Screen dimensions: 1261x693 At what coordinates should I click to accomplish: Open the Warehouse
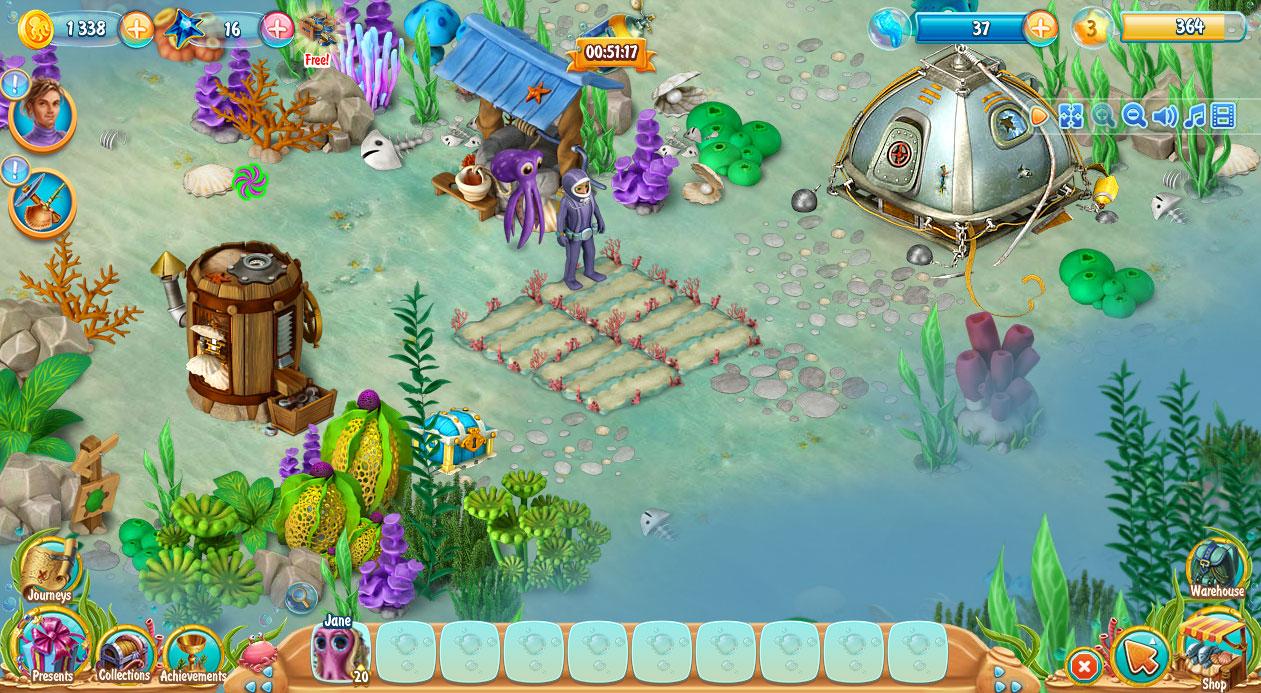1216,567
